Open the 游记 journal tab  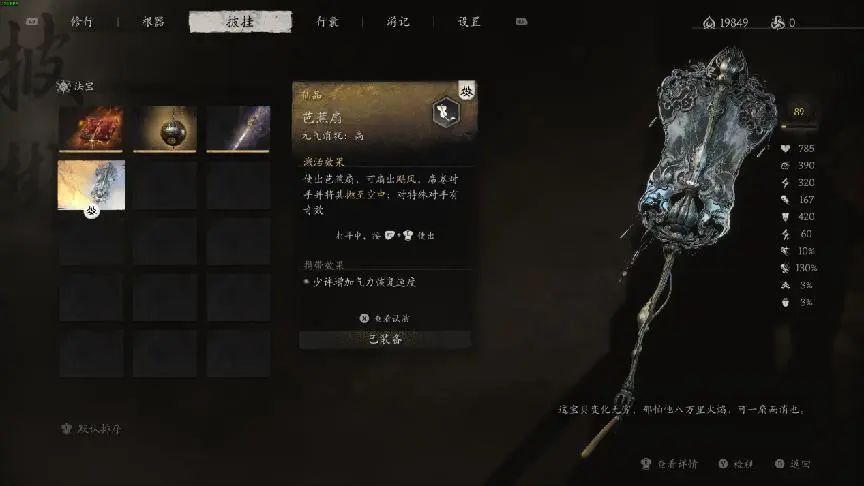pos(398,21)
